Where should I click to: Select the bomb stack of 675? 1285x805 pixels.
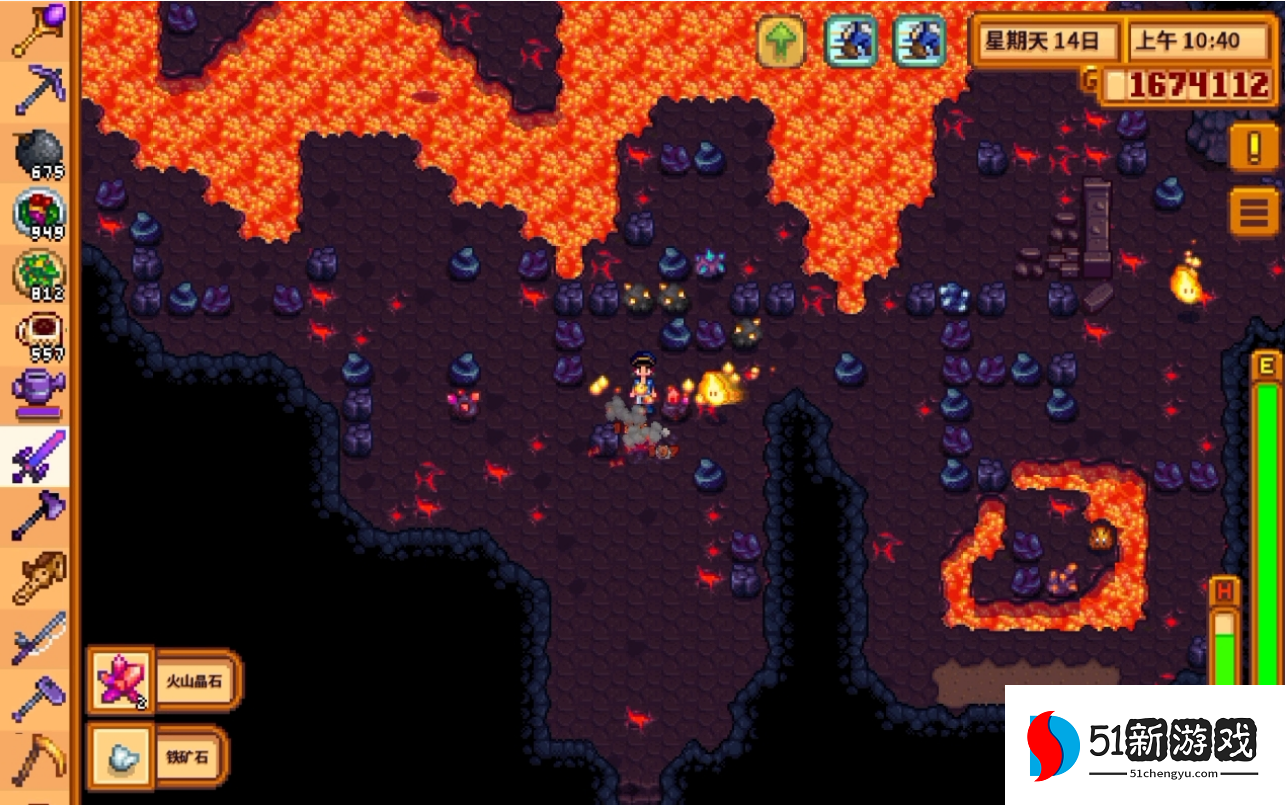(38, 152)
